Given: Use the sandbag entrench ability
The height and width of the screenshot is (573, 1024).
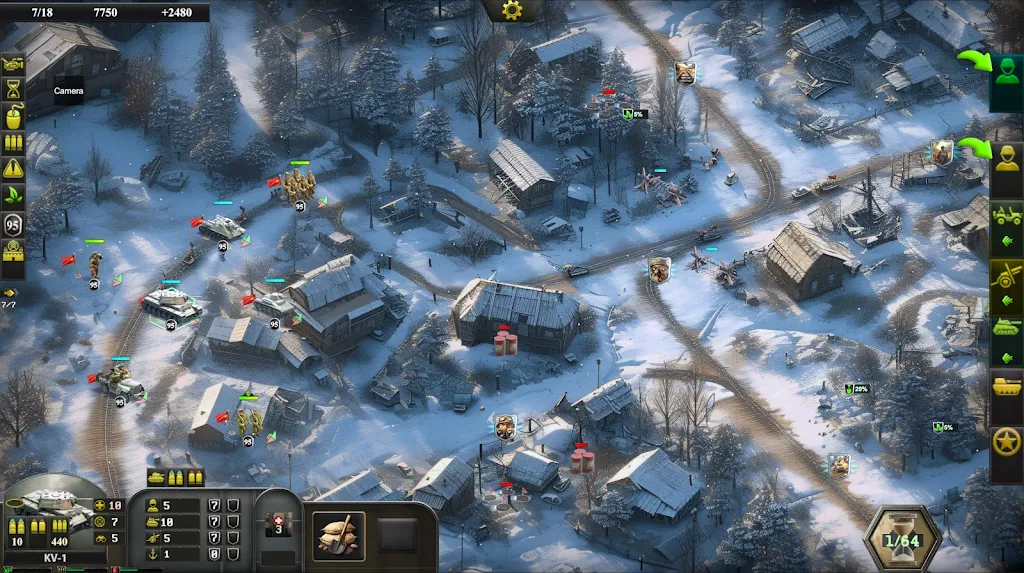Looking at the screenshot, I should (339, 536).
